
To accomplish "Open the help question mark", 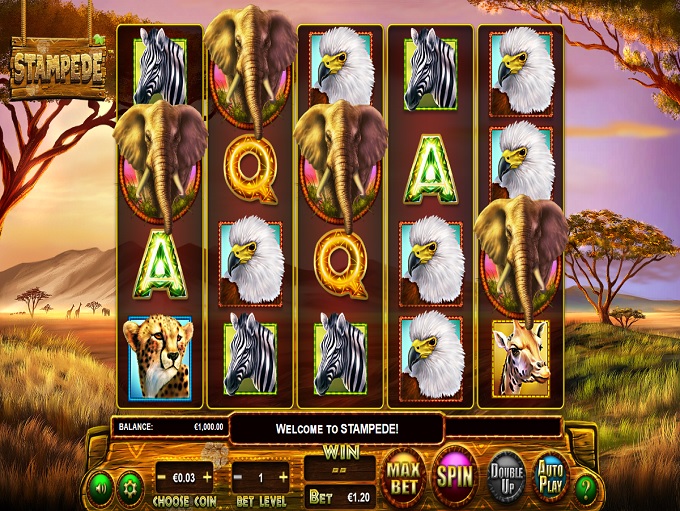I will point(587,487).
